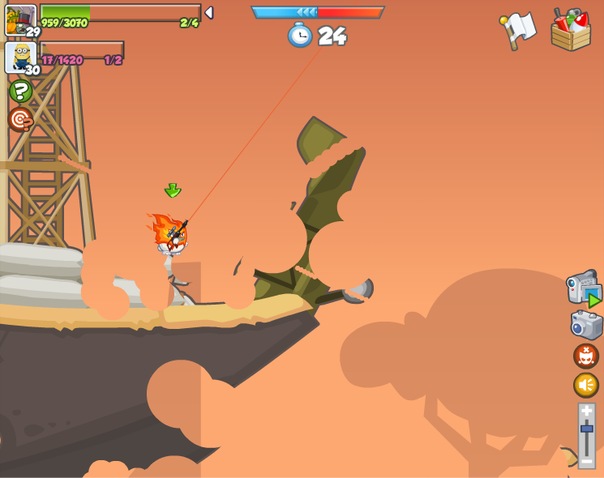Start recording with the video camera icon
The height and width of the screenshot is (478, 604).
583,289
